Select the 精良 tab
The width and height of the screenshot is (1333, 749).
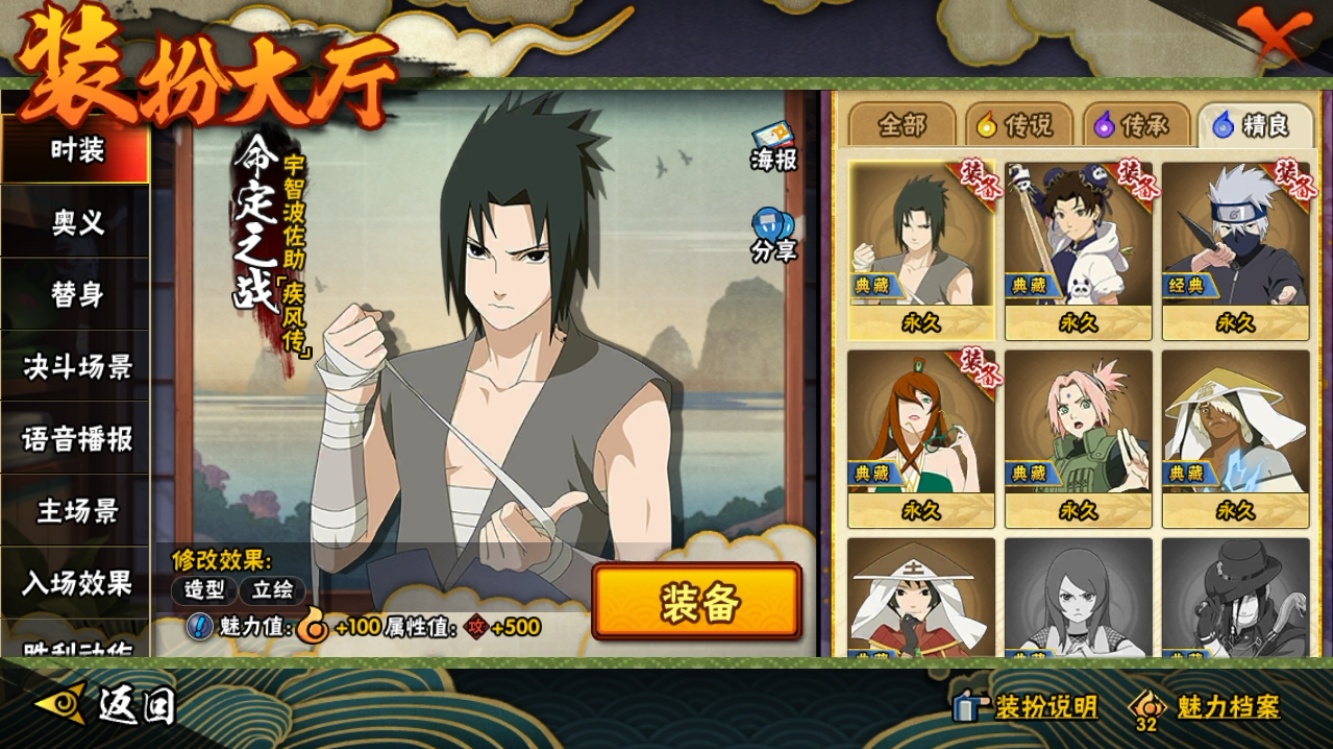(1252, 126)
